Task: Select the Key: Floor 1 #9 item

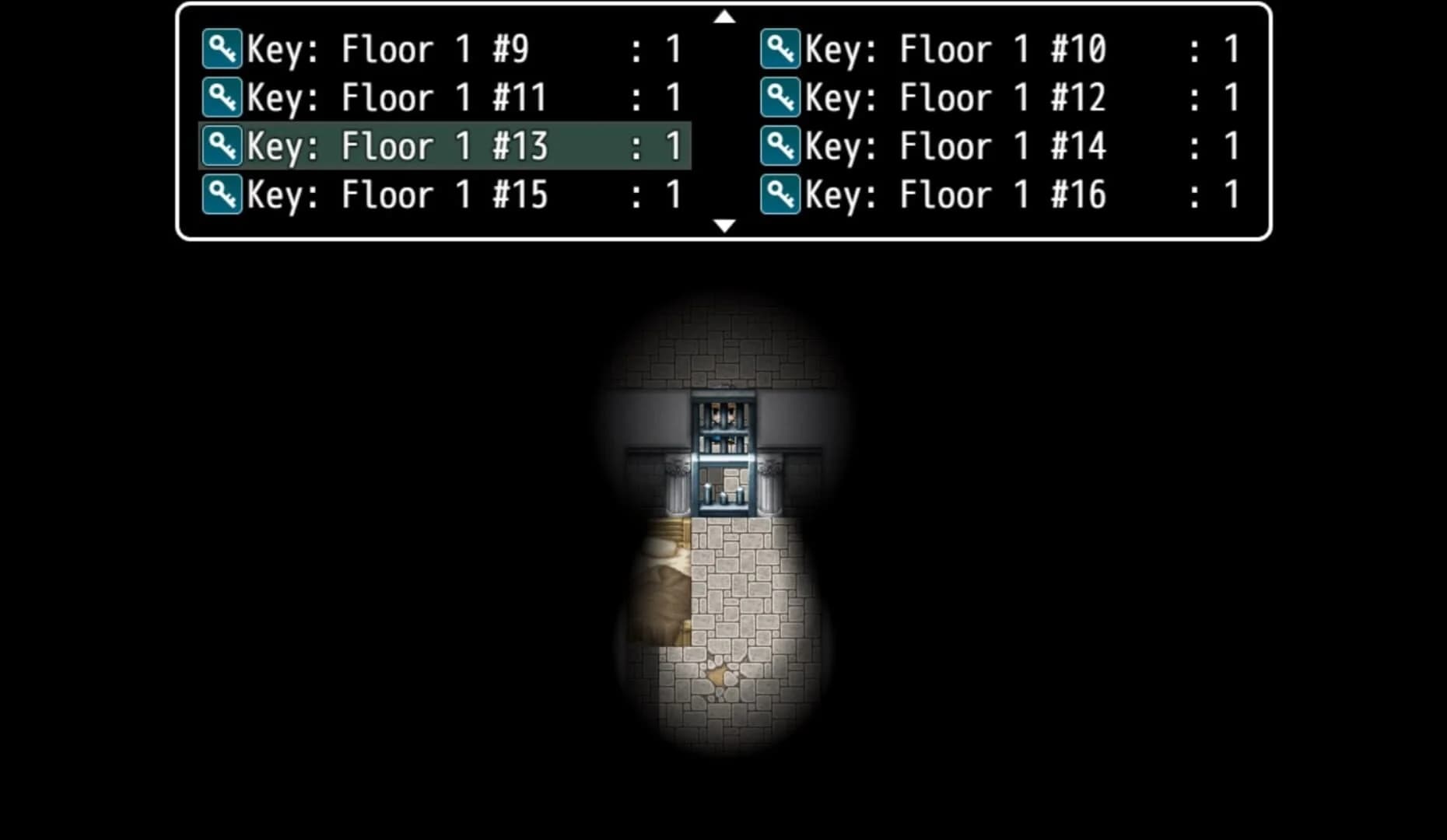Action: (389, 48)
